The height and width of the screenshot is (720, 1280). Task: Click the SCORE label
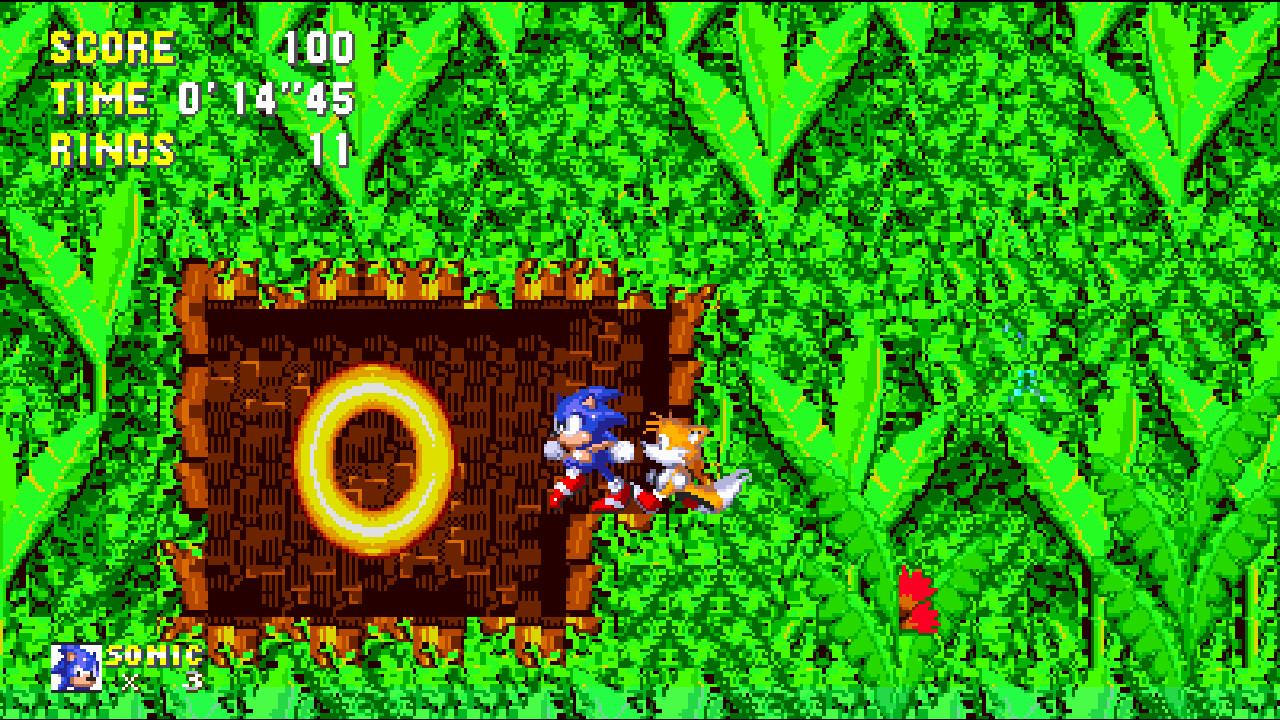click(112, 45)
